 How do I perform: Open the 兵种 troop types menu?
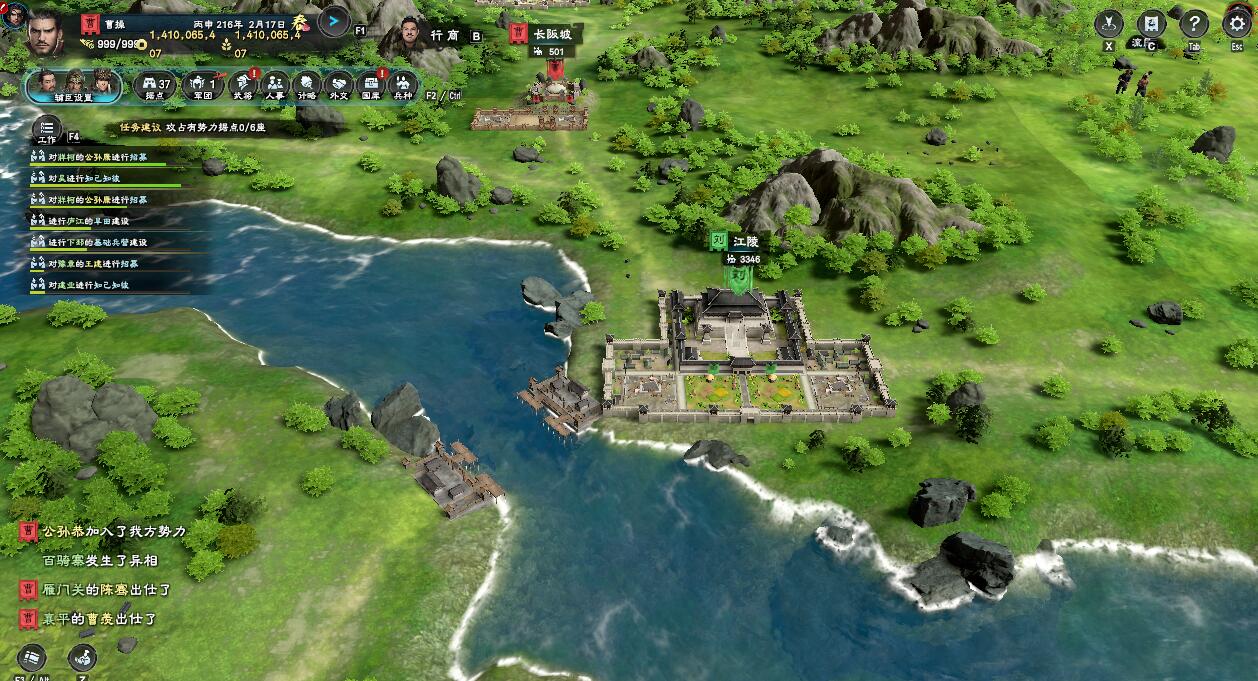coord(402,86)
